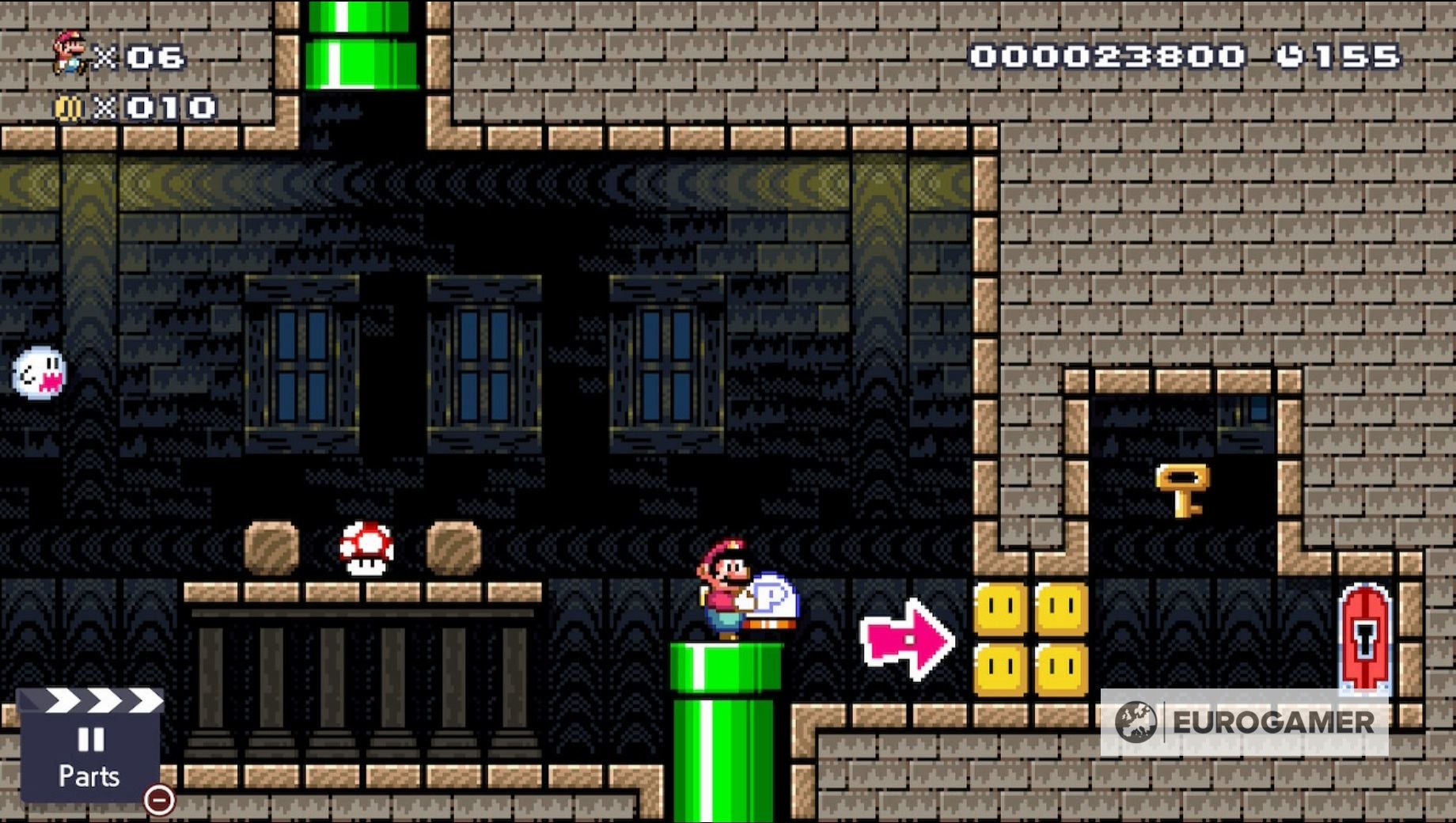The image size is (1456, 823).
Task: Toggle the pause icon on Parts panel
Action: coord(91,740)
